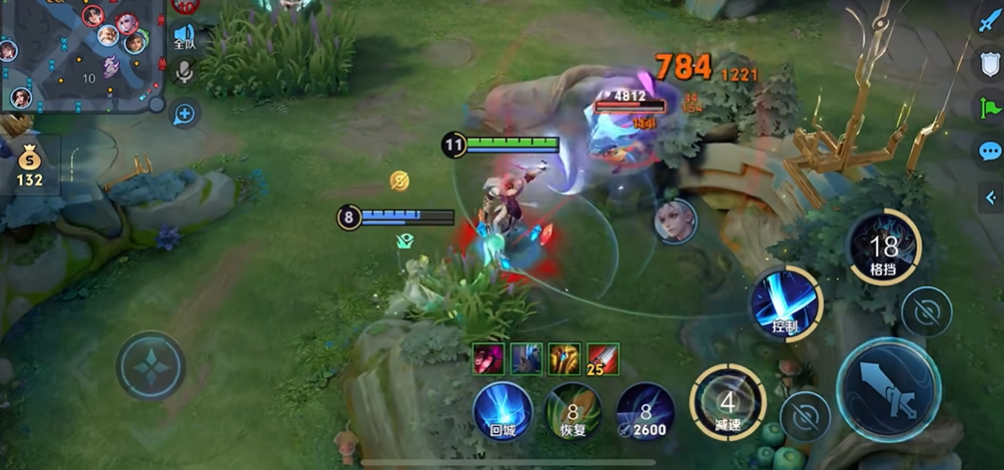The height and width of the screenshot is (470, 1004).
Task: Toggle the crossed-out microphone
Action: (x=185, y=73)
